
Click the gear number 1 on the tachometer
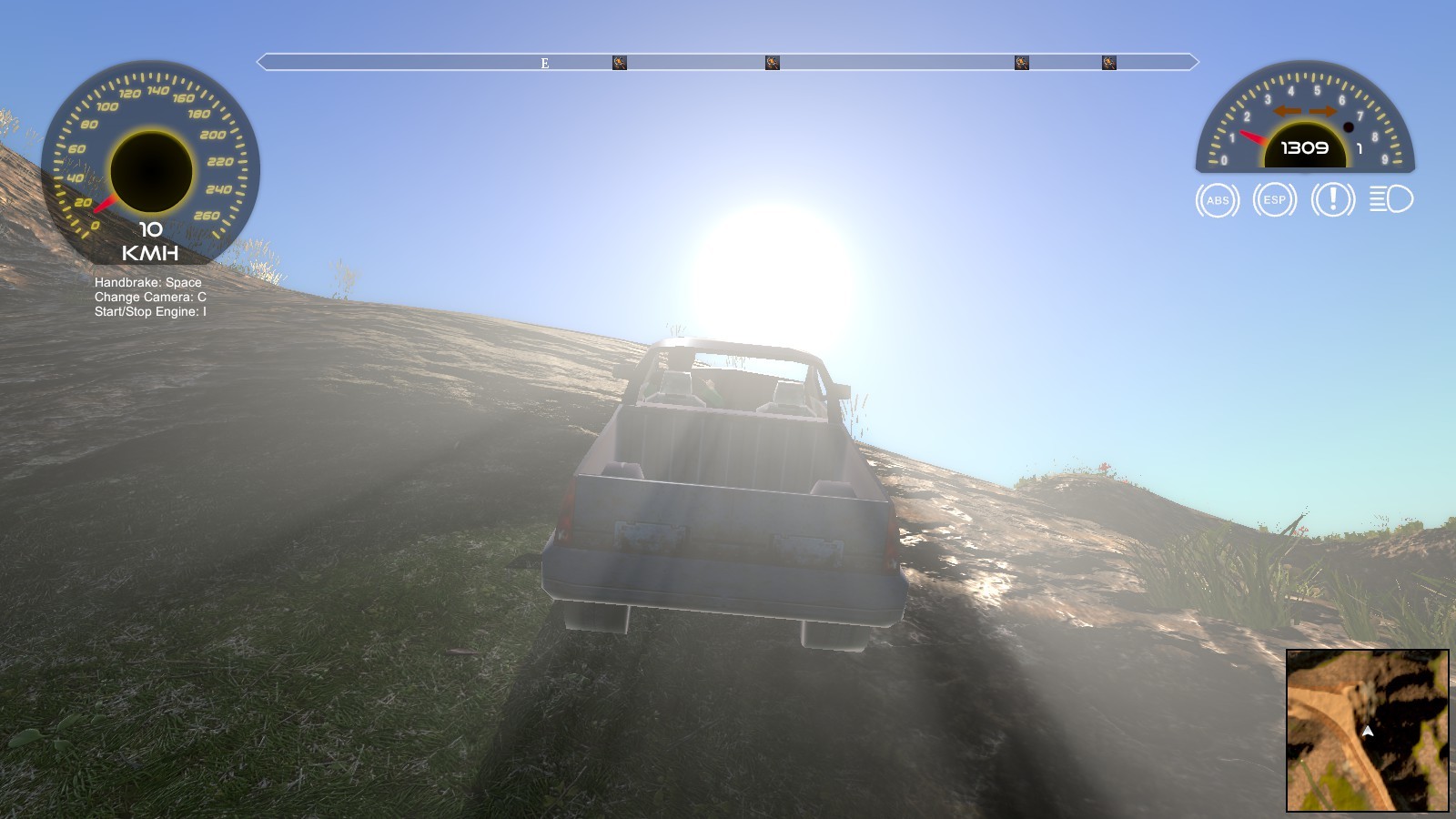tap(1360, 147)
